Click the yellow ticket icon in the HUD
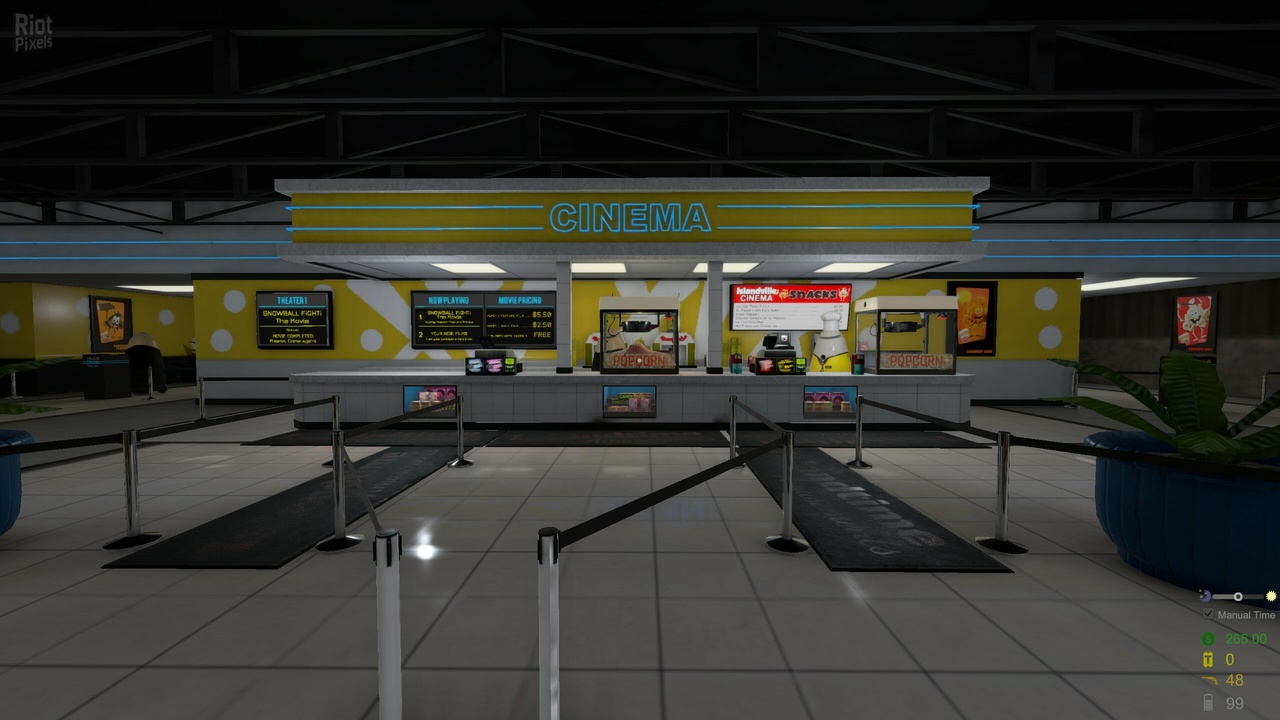The width and height of the screenshot is (1280, 720). click(x=1207, y=659)
